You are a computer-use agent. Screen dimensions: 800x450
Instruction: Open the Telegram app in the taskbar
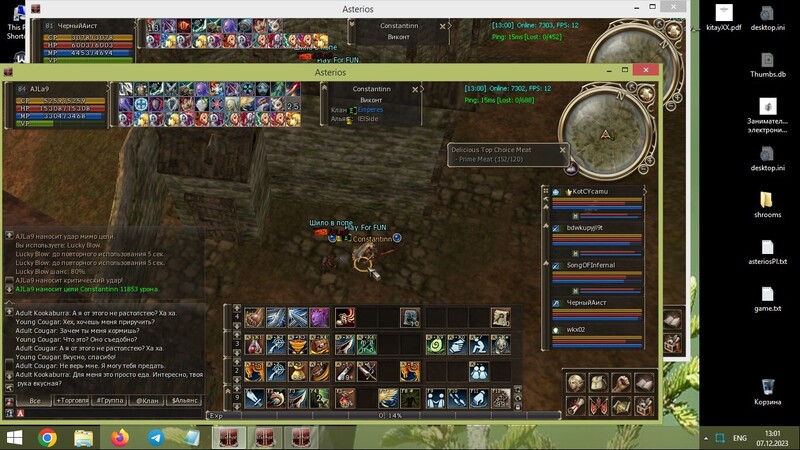click(156, 438)
